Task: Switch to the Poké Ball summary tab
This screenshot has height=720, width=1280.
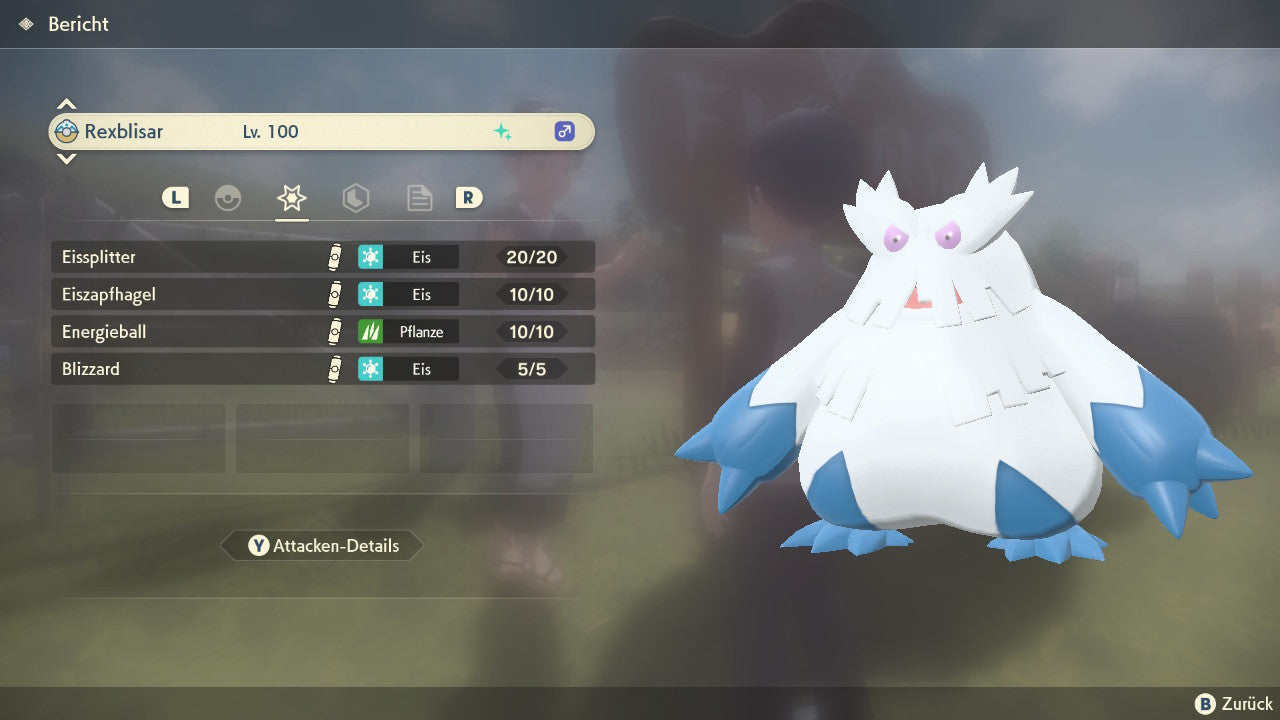Action: click(x=228, y=198)
